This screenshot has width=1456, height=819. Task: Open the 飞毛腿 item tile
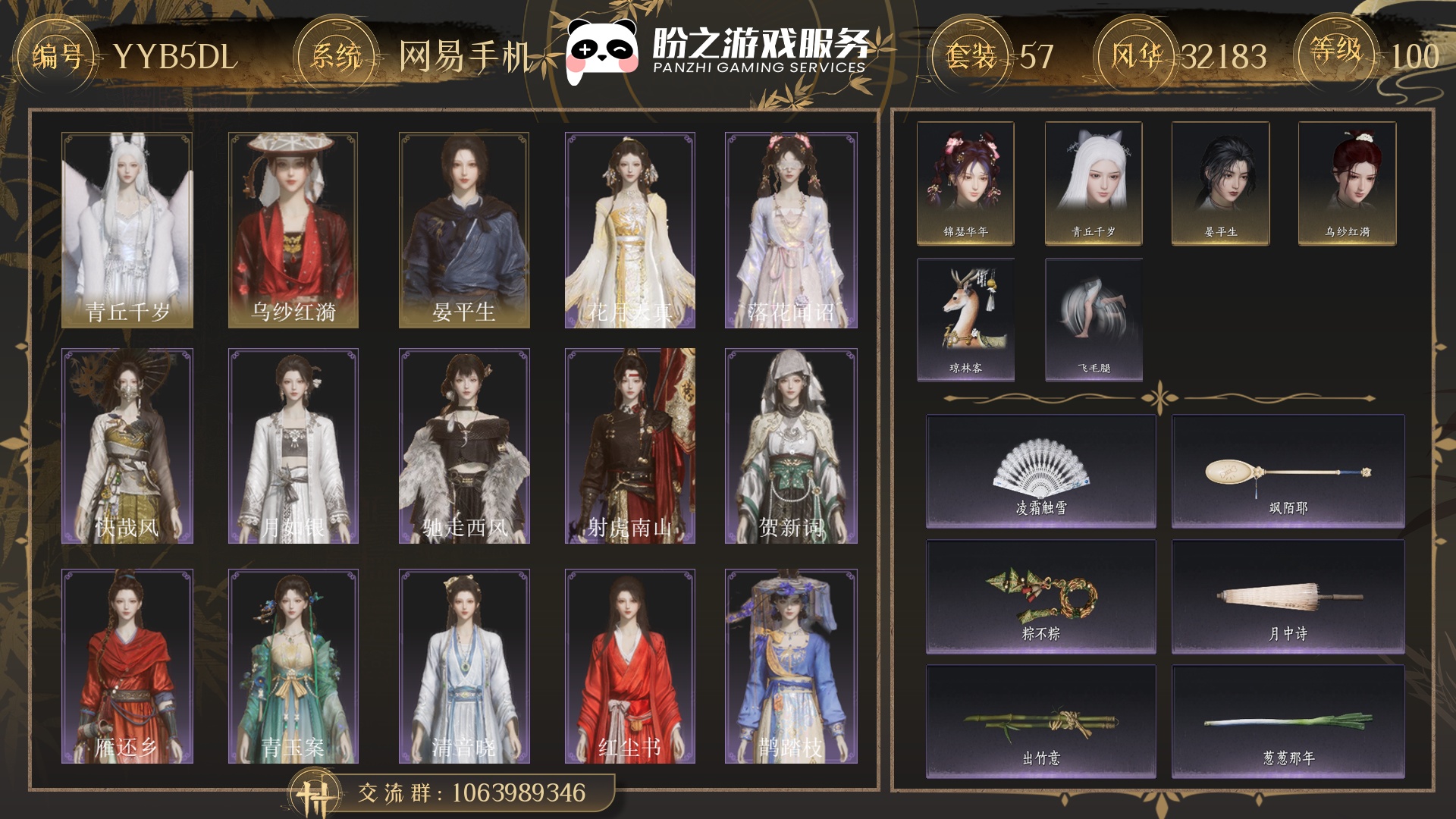pyautogui.click(x=1094, y=319)
